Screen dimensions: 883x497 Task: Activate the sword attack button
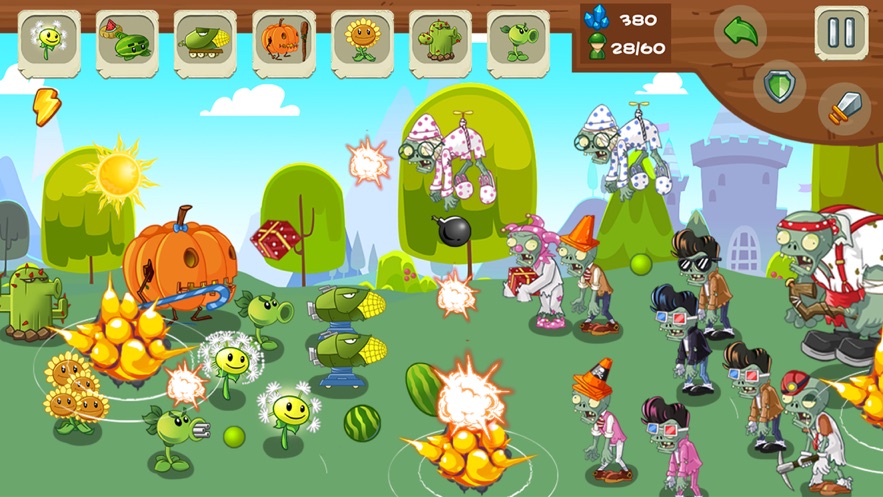pyautogui.click(x=843, y=107)
